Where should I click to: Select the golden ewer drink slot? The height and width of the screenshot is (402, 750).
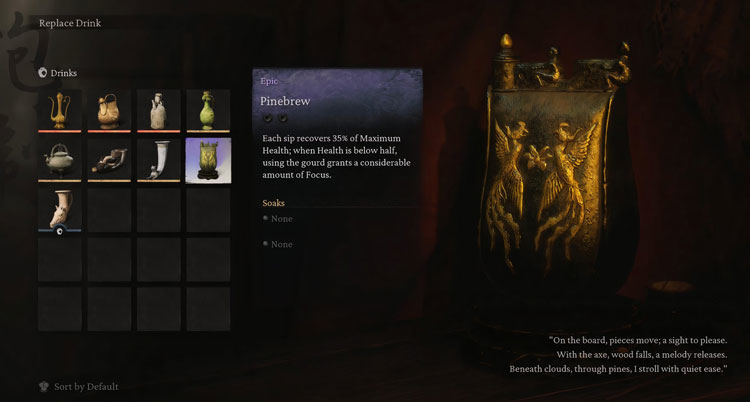59,111
